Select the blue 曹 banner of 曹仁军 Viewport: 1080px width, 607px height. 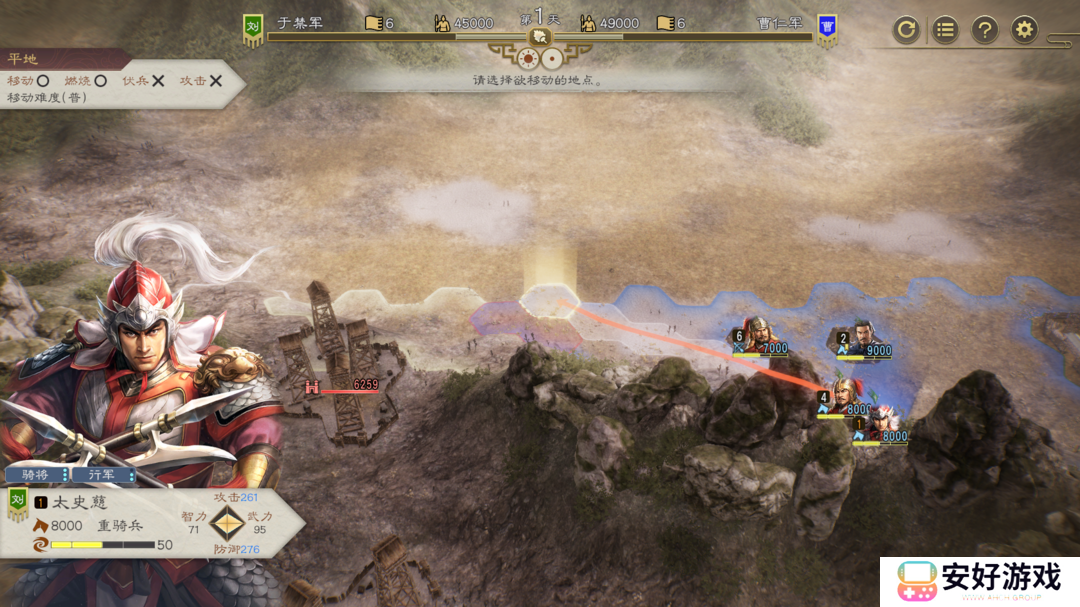tap(827, 29)
